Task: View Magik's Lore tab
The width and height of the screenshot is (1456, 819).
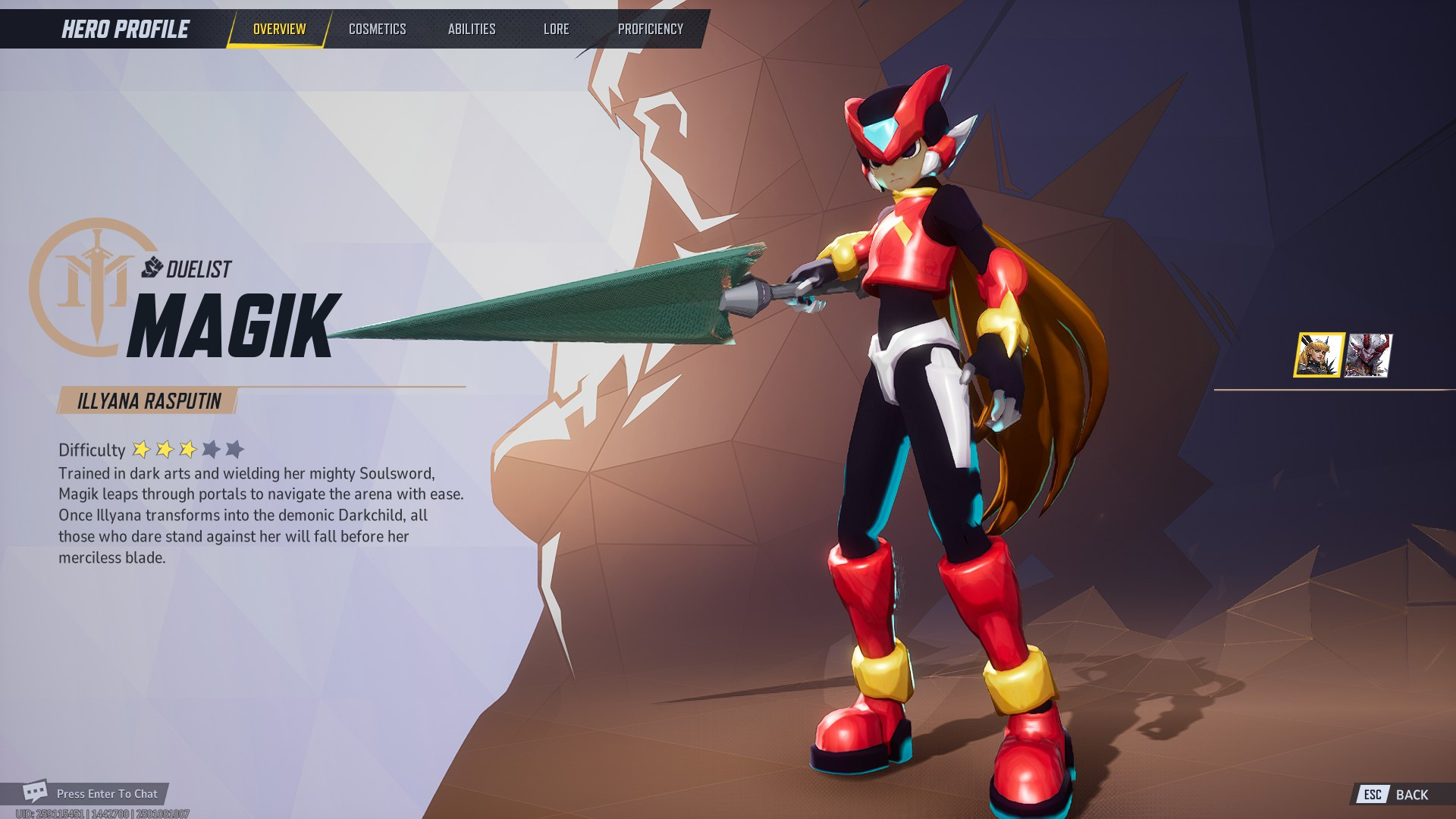Action: [556, 29]
